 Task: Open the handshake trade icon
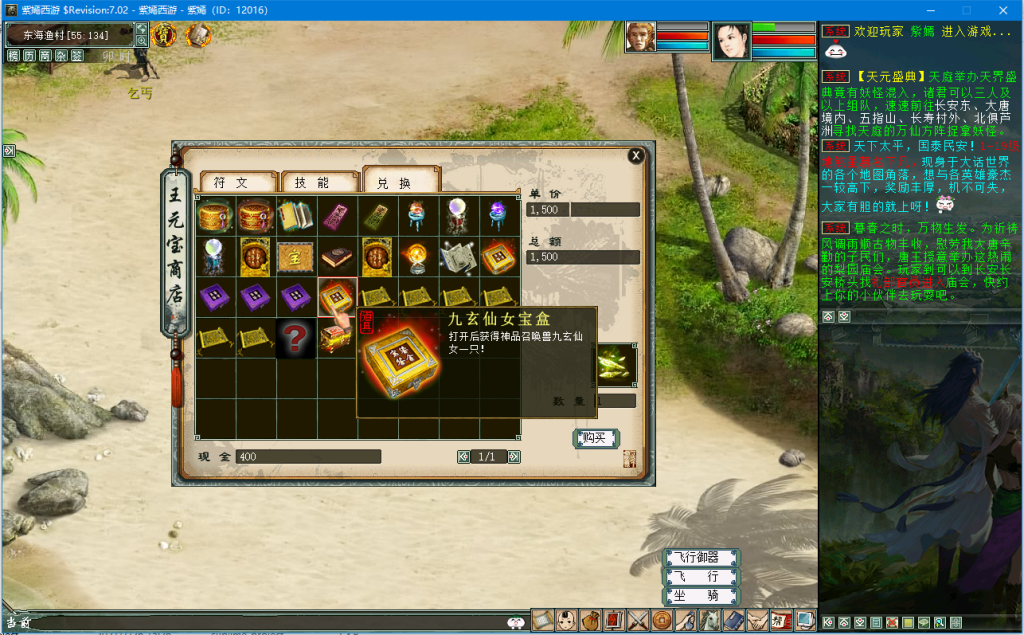[758, 621]
